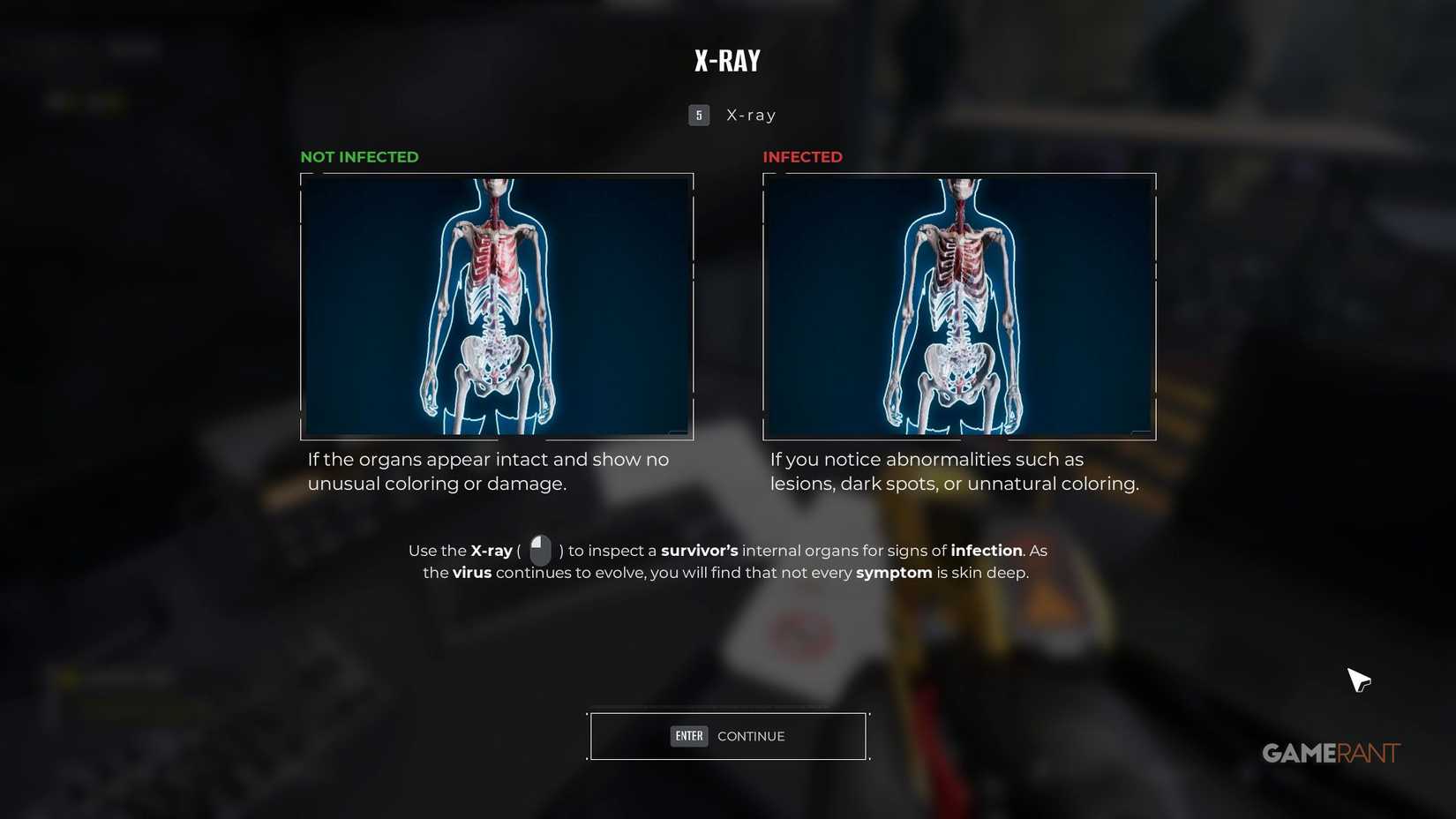Click the small marker below the infected X-ray
Screen dimensions: 1456x819
pyautogui.click(x=1139, y=432)
